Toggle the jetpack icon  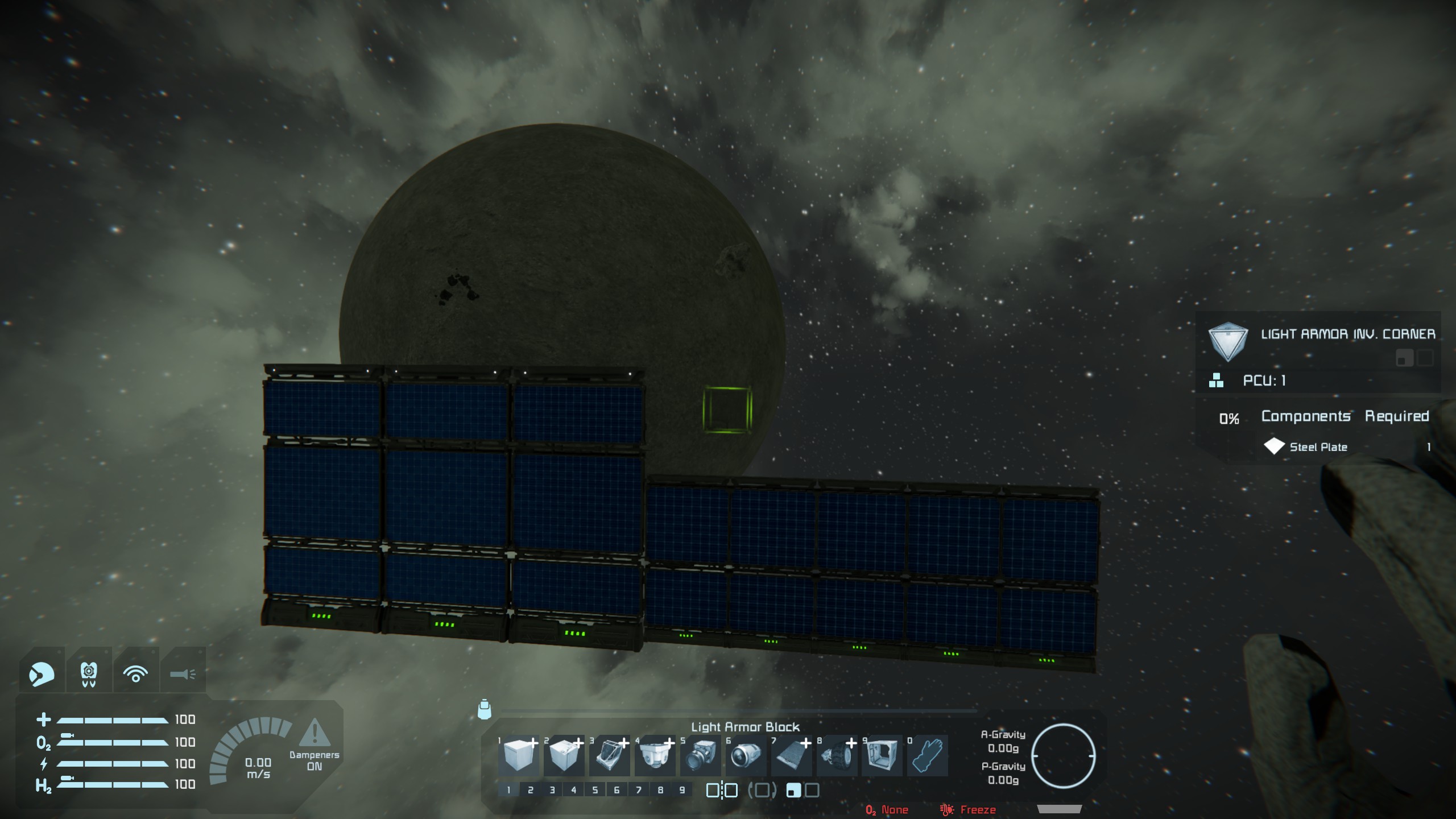89,674
